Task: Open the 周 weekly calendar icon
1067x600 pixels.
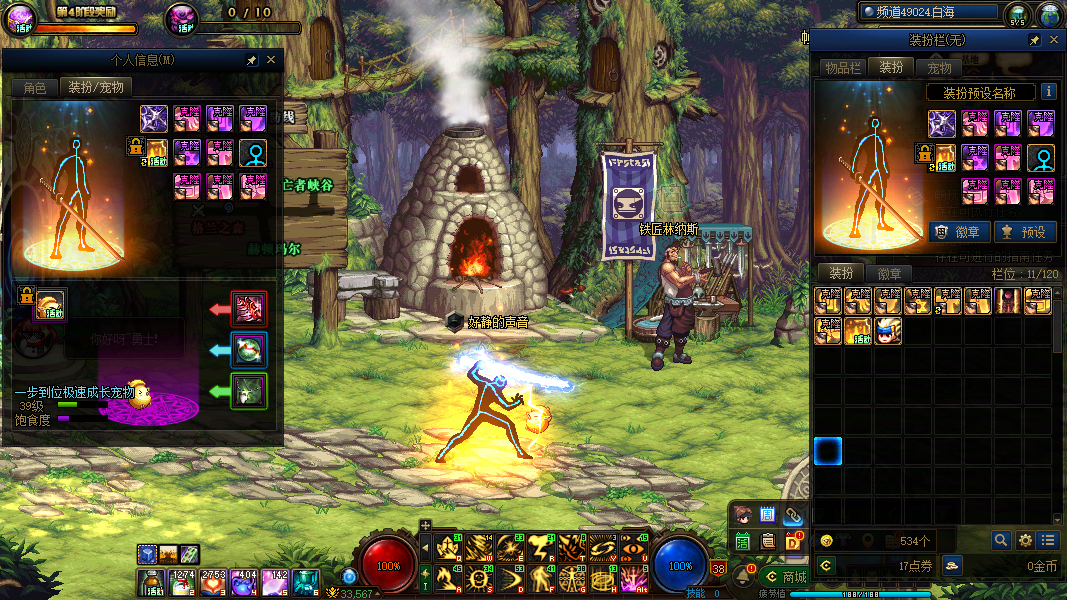Action: click(768, 515)
